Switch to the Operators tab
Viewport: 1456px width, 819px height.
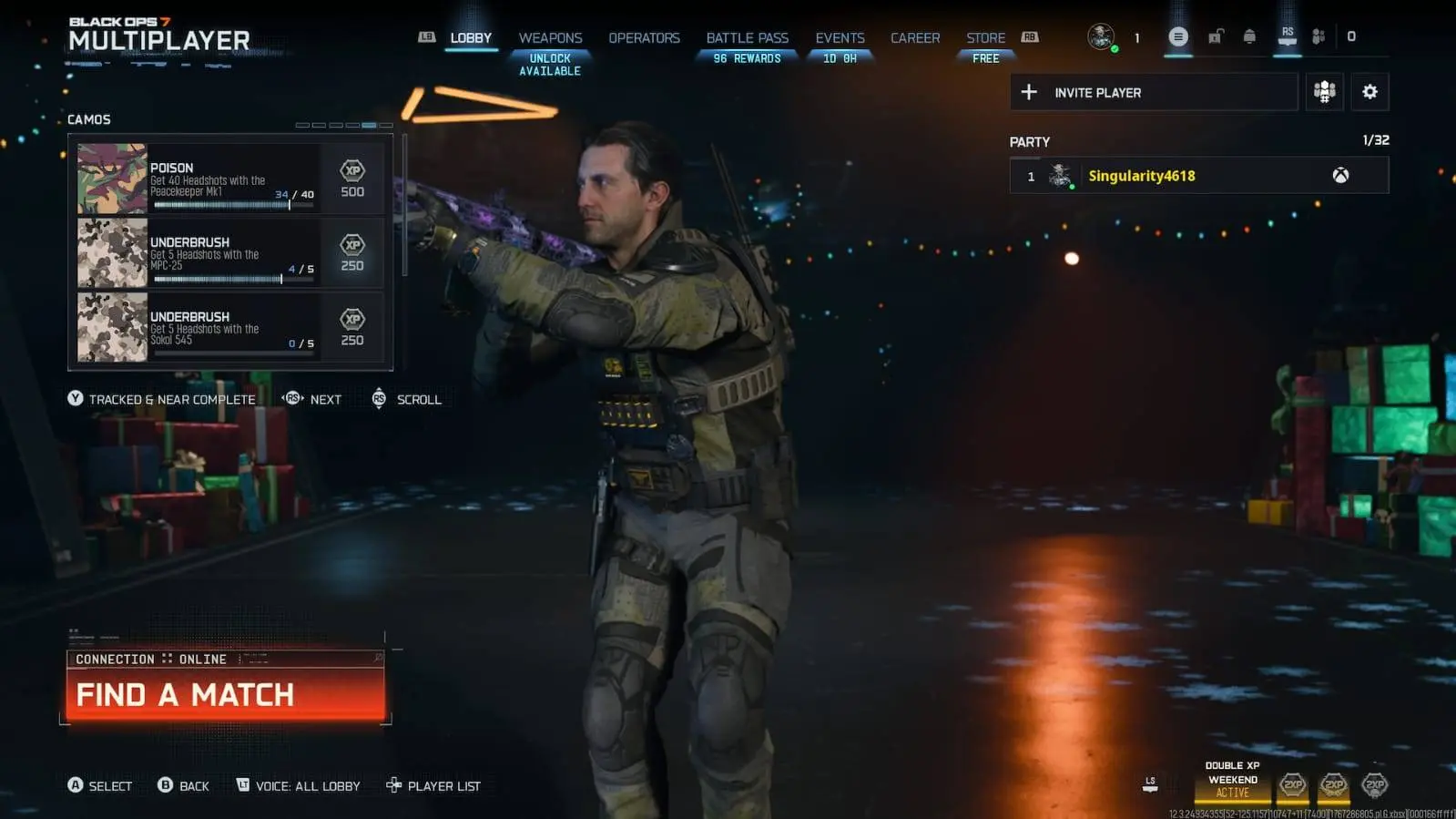coord(644,37)
